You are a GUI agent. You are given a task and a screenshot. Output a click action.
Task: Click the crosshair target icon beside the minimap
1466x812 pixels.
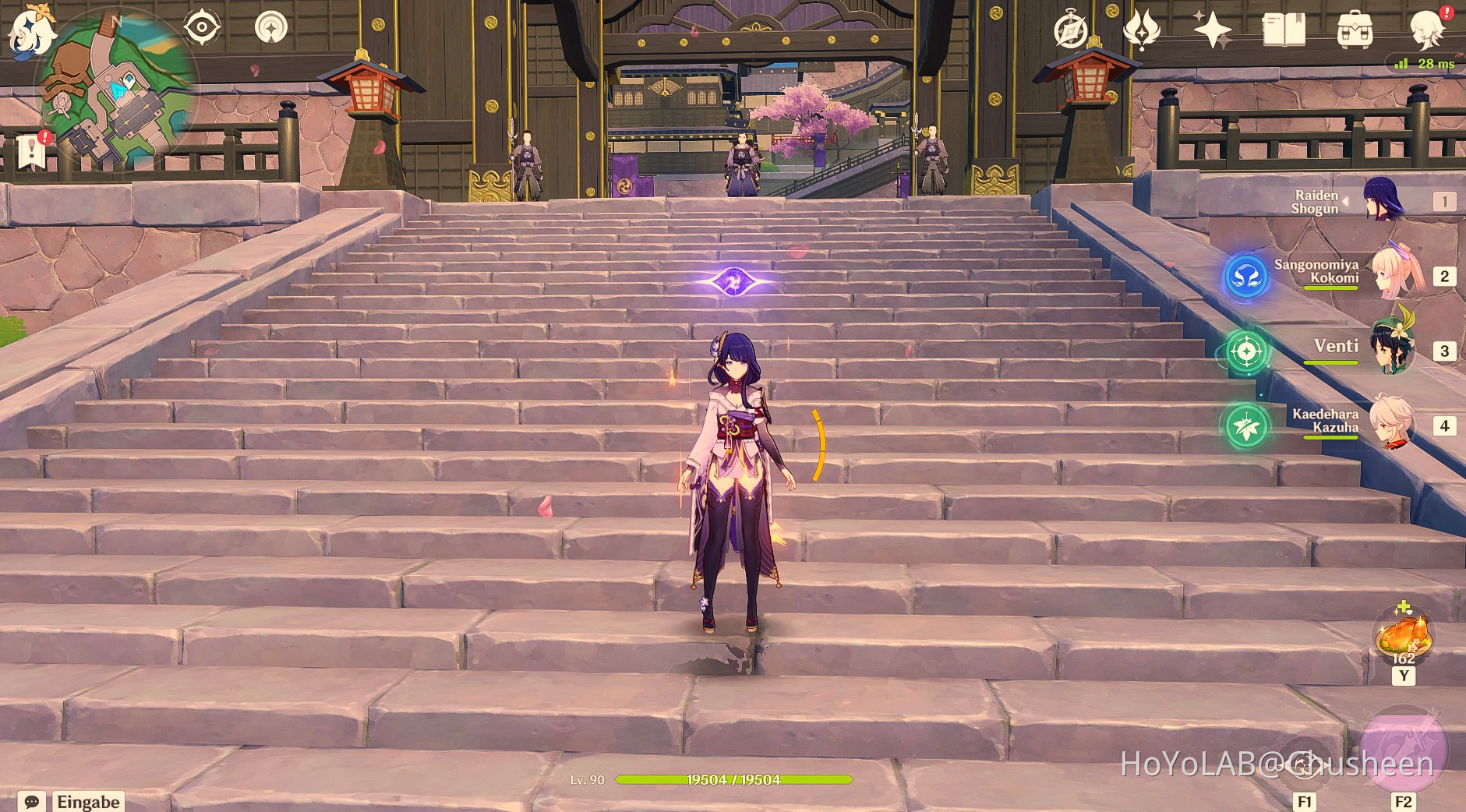pyautogui.click(x=201, y=27)
